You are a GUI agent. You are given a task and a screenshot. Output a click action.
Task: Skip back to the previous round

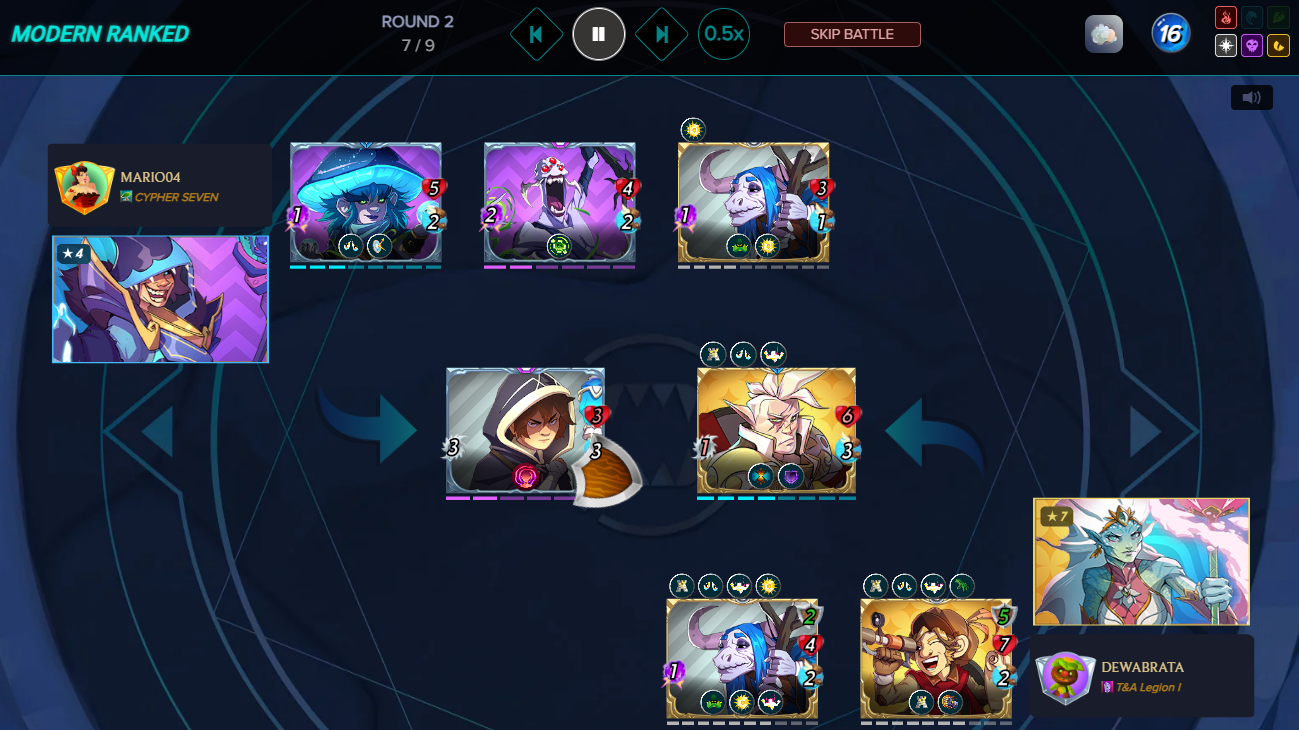536,34
